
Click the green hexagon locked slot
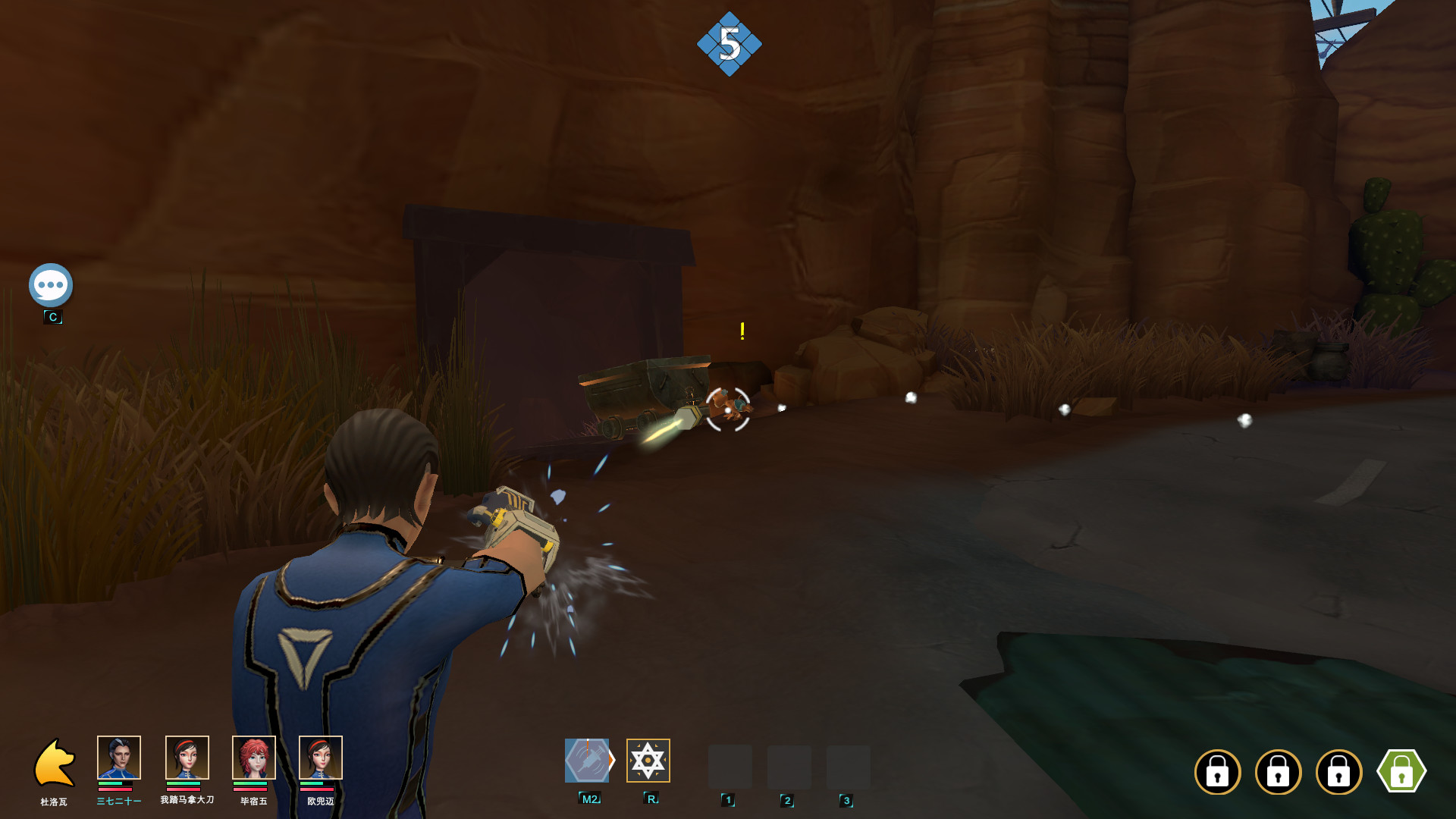pos(1401,772)
